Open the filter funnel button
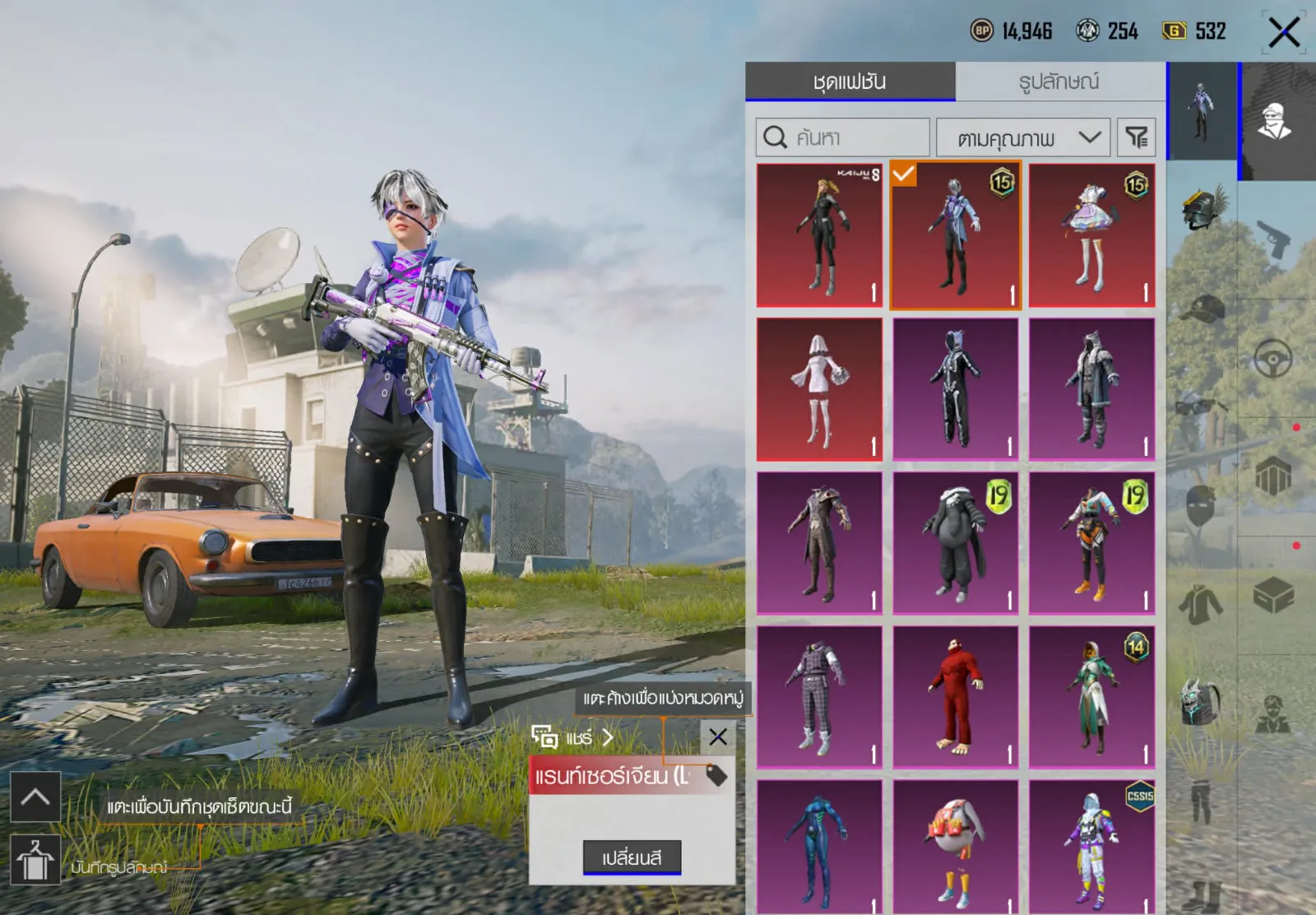Screen dimensions: 1316x915 pyautogui.click(x=1136, y=137)
